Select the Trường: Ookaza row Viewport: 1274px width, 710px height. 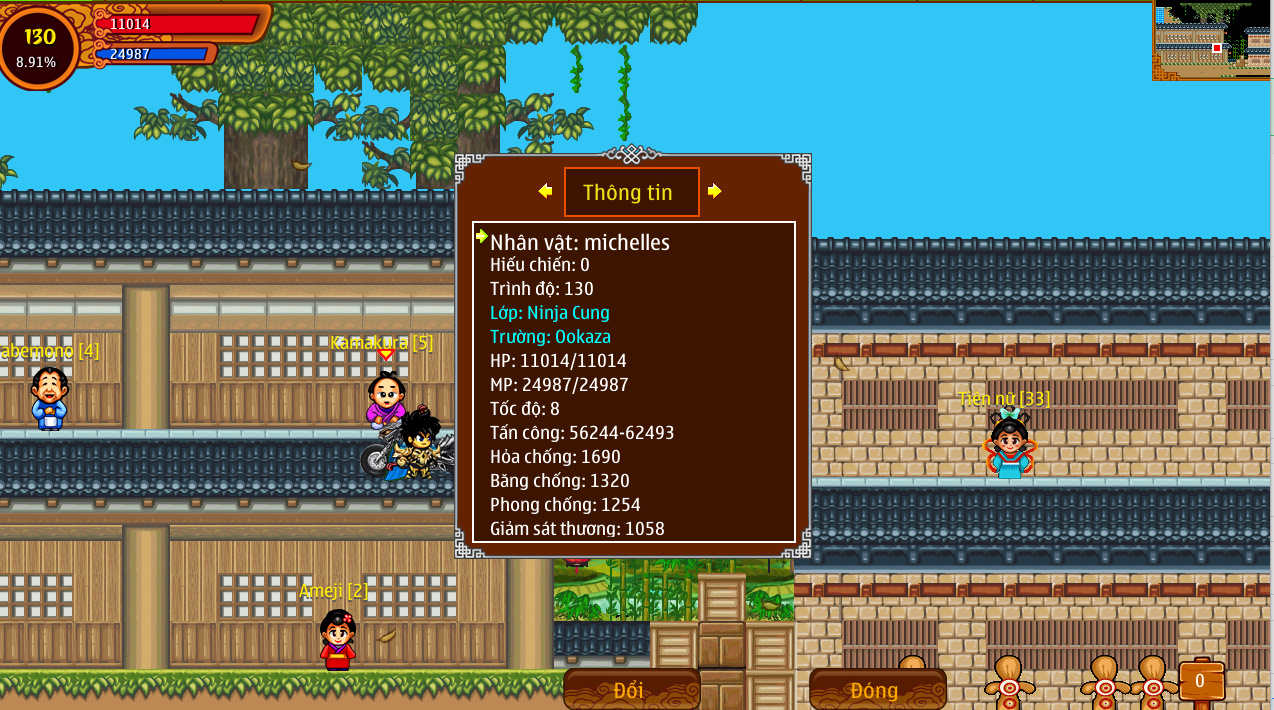pyautogui.click(x=550, y=337)
